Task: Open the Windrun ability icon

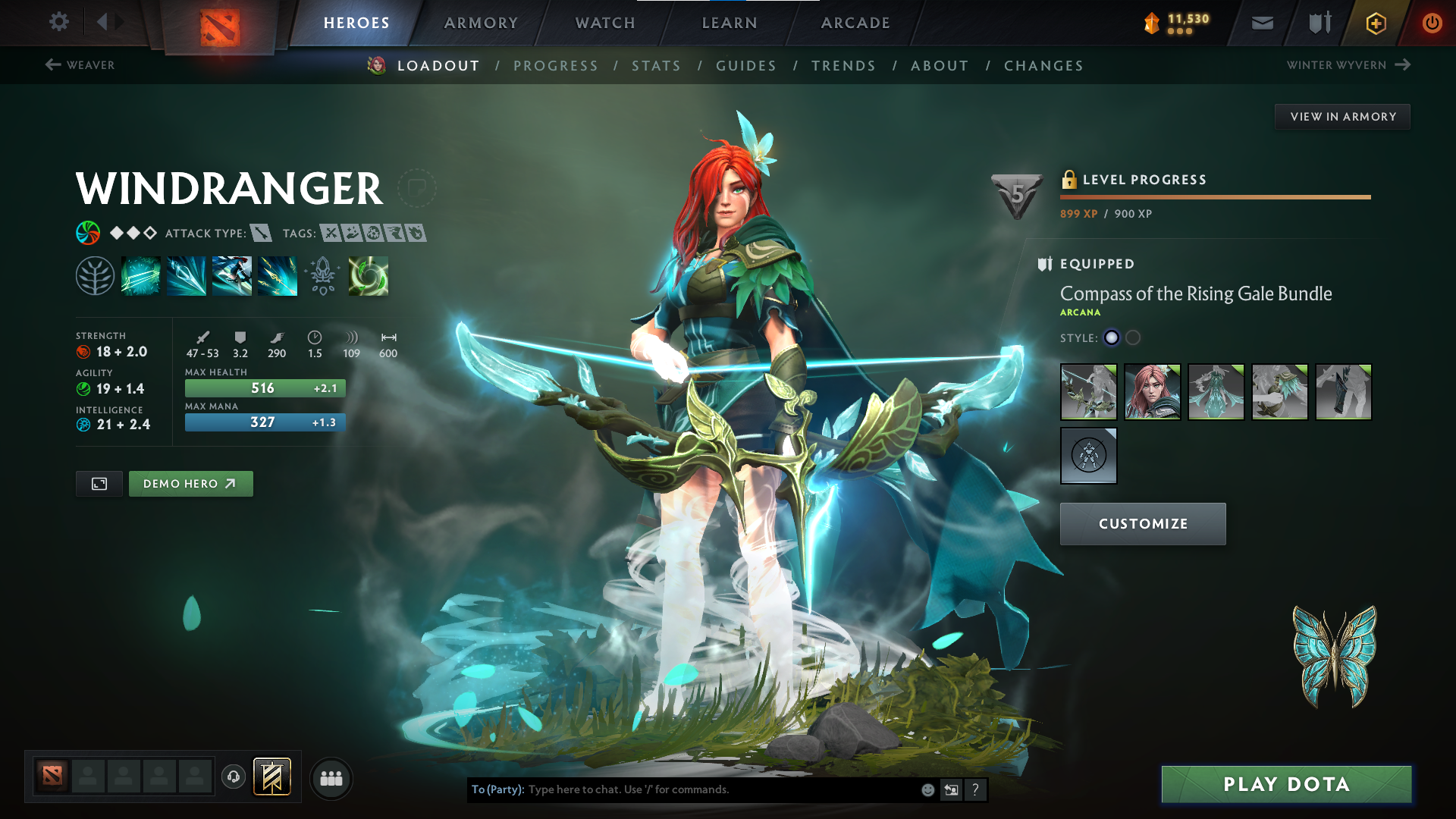Action: [232, 275]
